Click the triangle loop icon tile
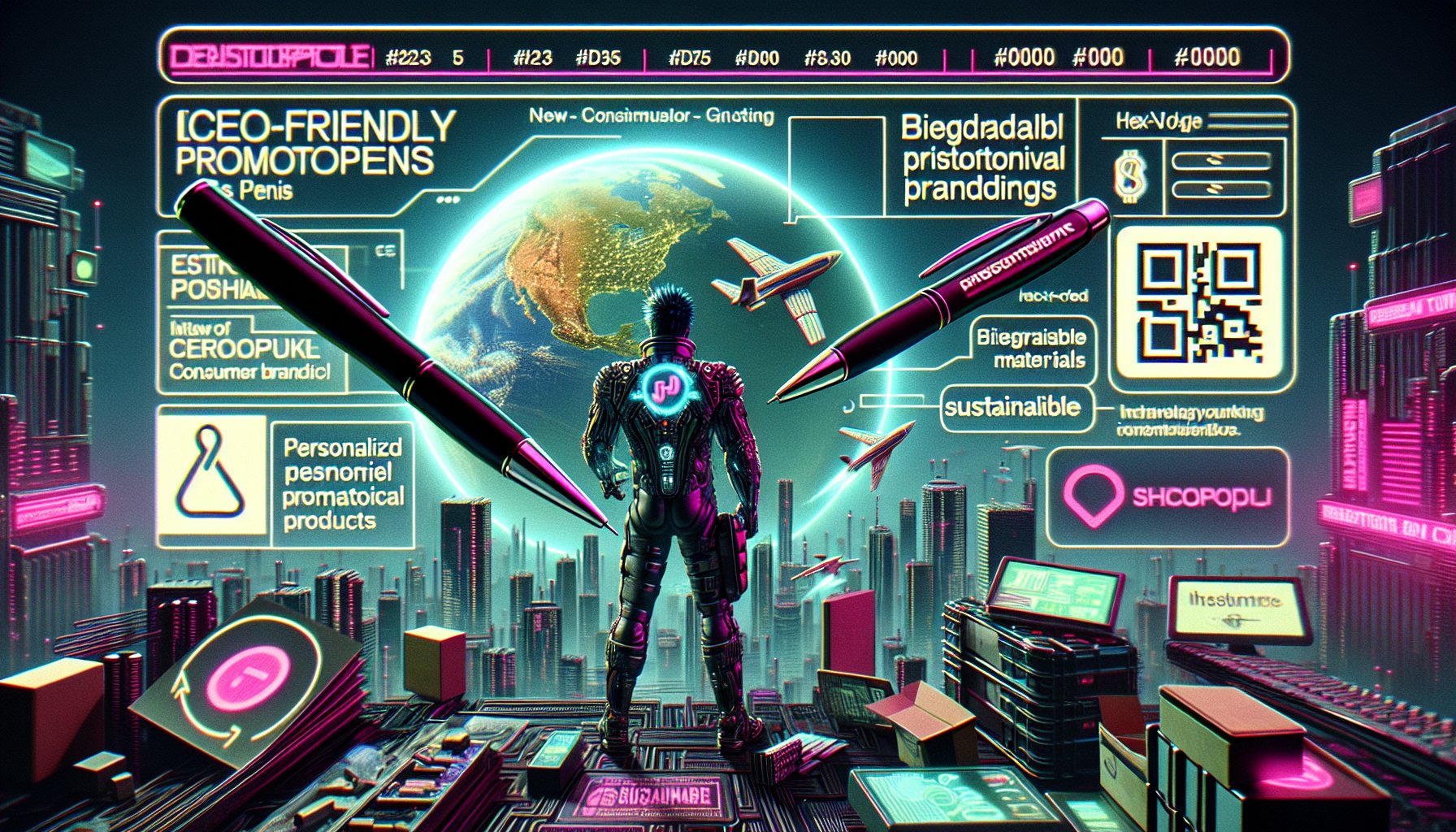This screenshot has height=832, width=1456. point(210,474)
